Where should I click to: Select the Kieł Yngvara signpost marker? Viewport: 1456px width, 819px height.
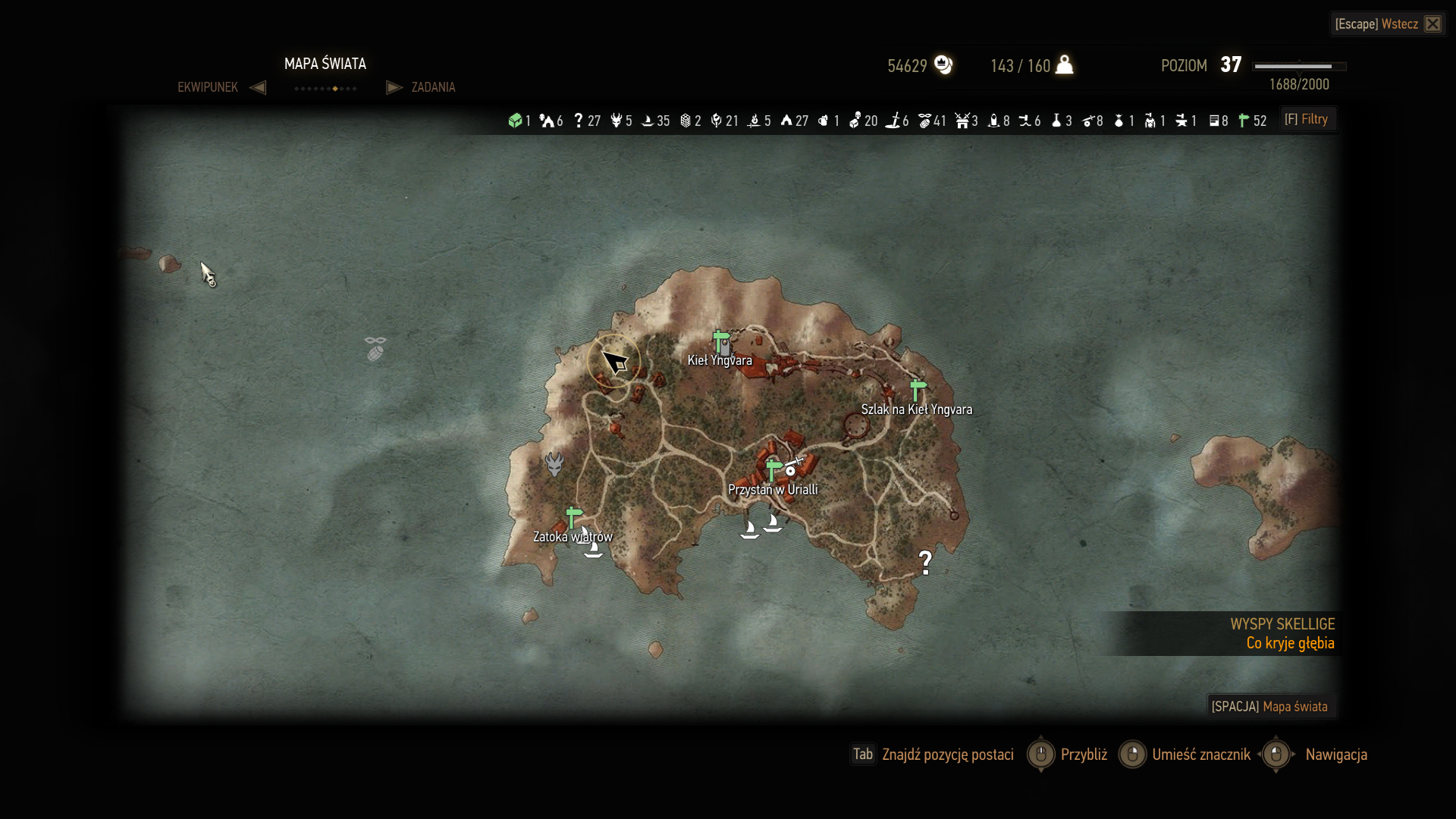tap(721, 342)
